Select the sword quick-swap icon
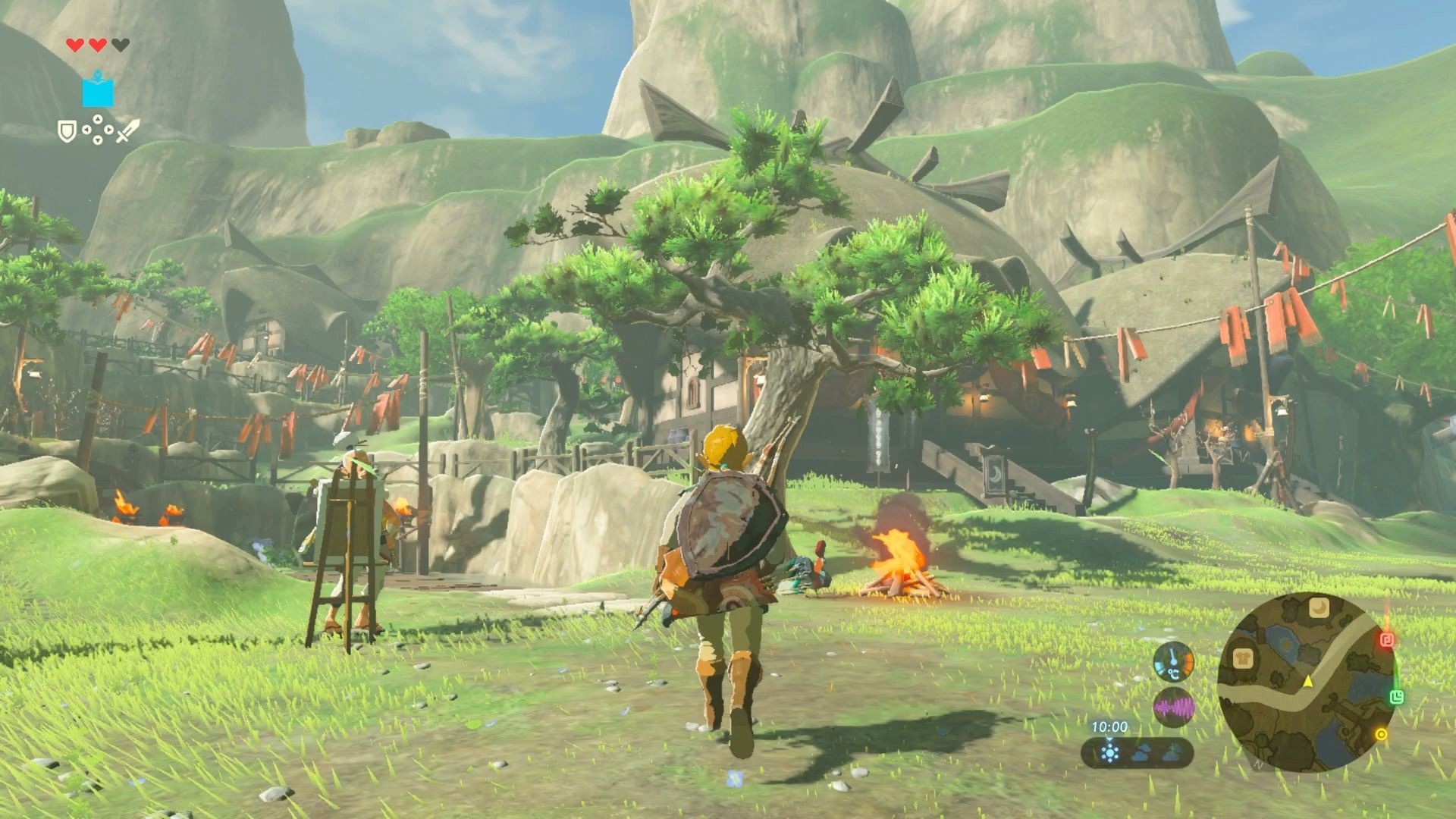Viewport: 1456px width, 819px height. [x=127, y=131]
